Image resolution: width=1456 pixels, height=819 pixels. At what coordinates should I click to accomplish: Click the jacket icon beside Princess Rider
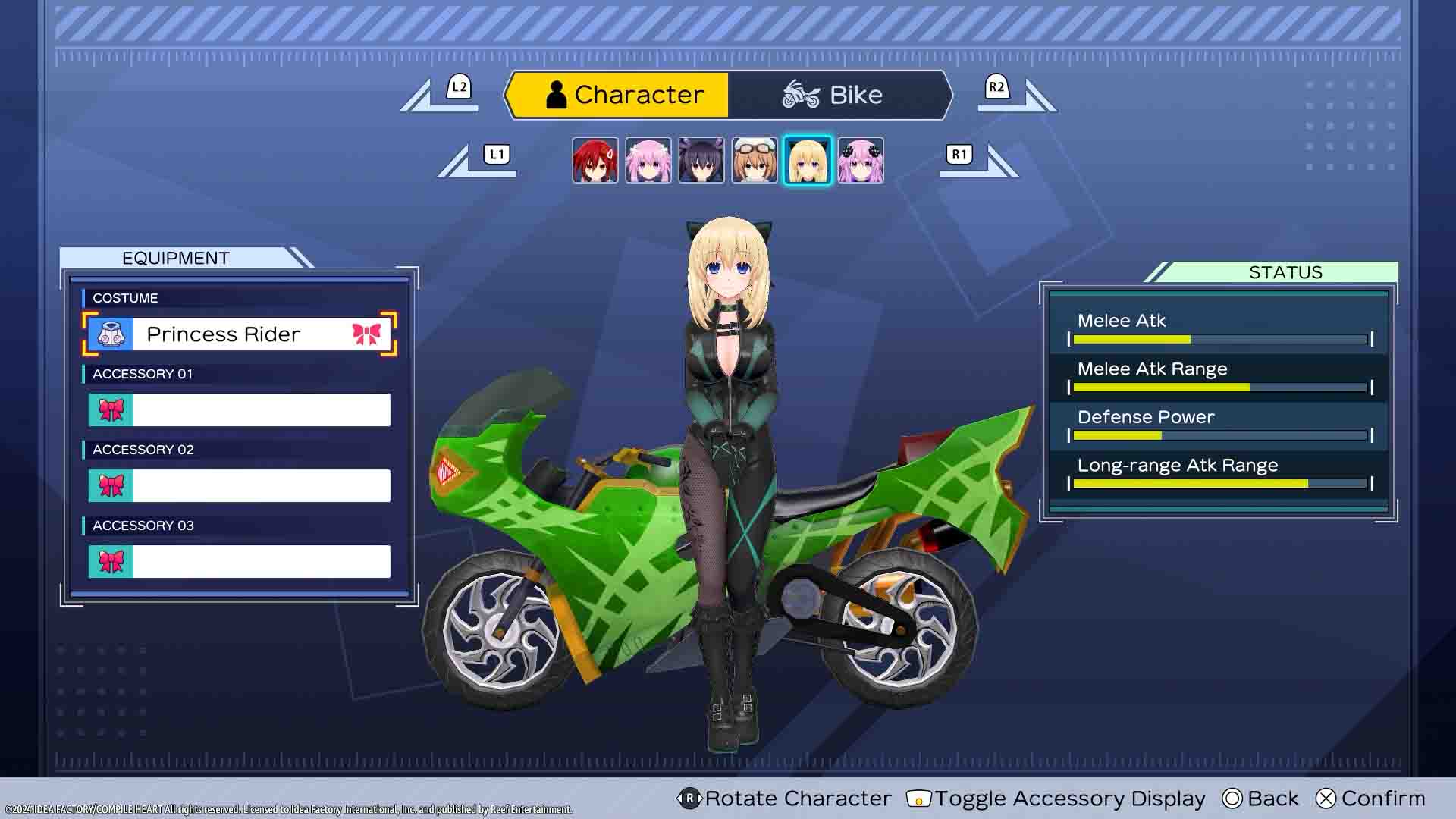click(x=111, y=334)
